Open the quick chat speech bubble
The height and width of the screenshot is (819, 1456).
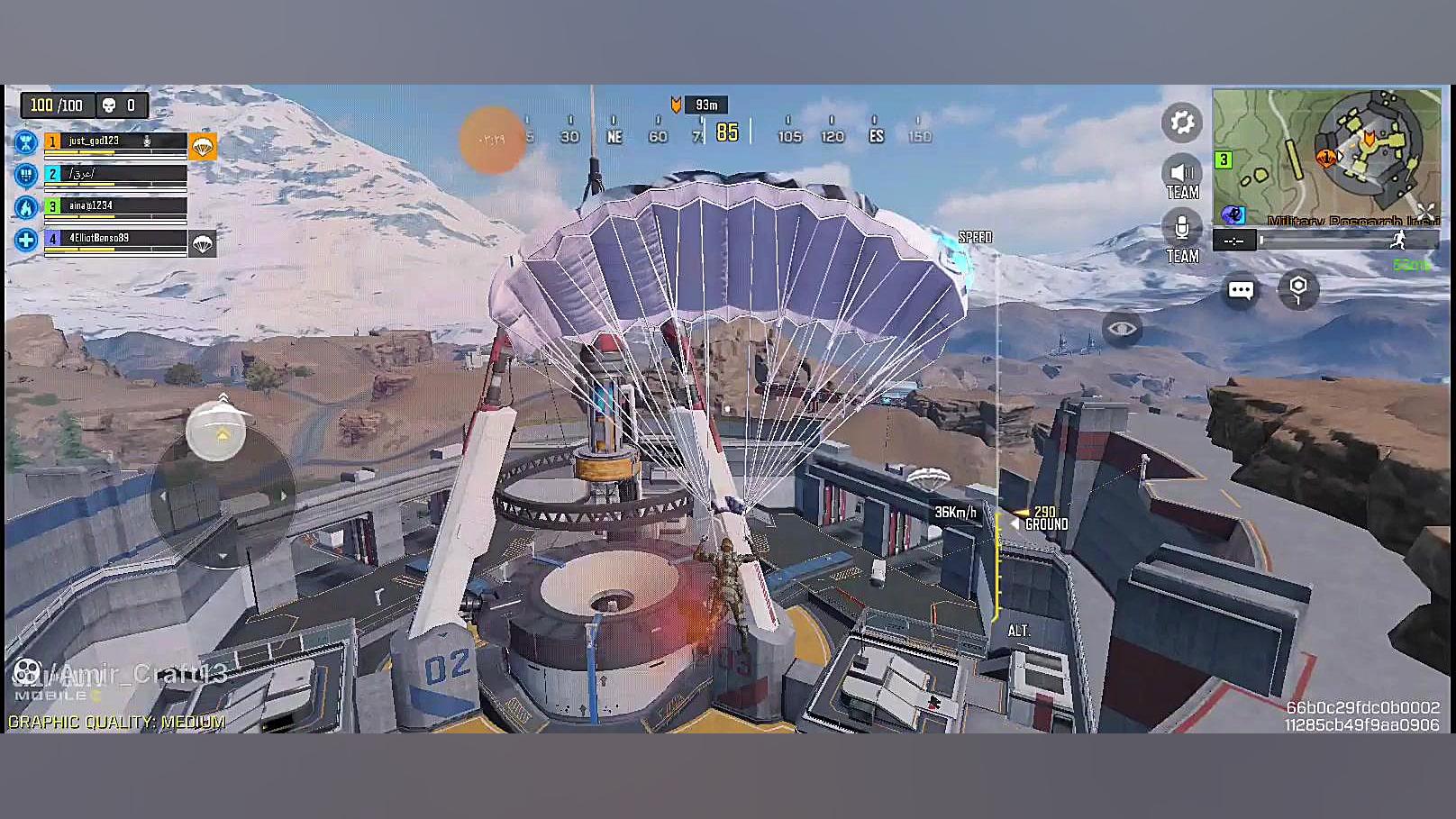click(1241, 290)
